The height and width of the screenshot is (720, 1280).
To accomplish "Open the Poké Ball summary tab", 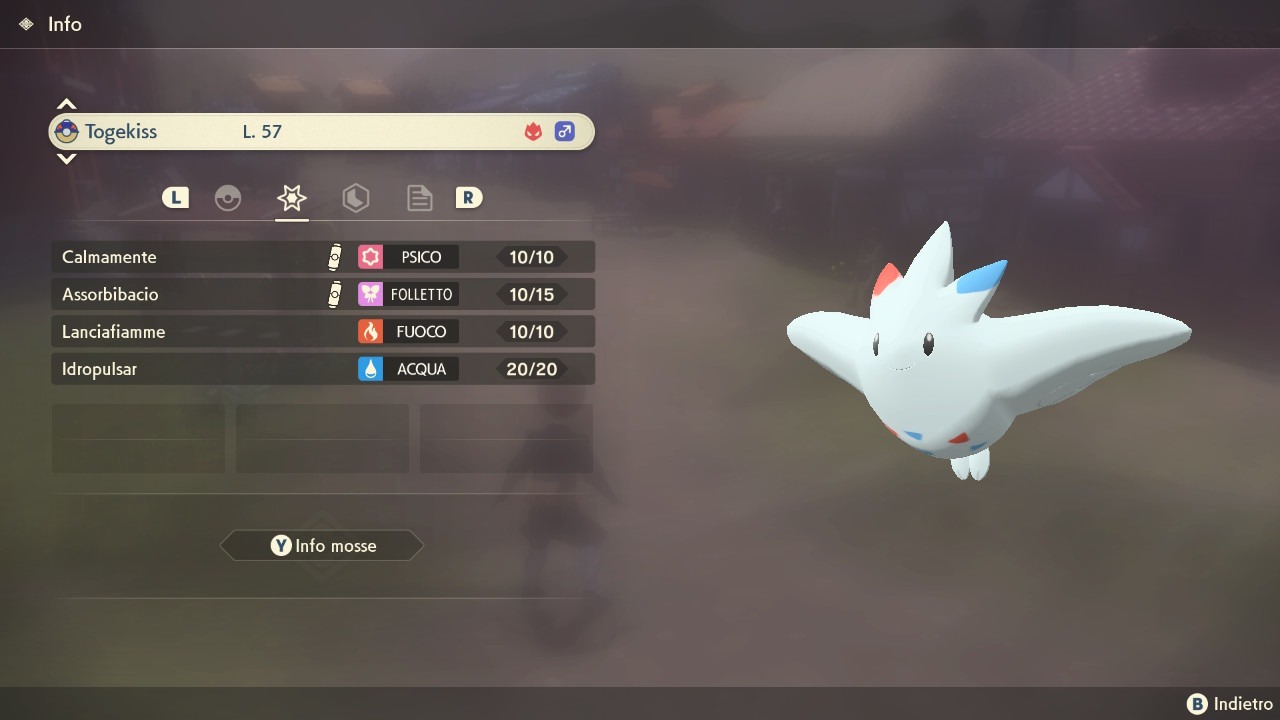I will (x=228, y=198).
